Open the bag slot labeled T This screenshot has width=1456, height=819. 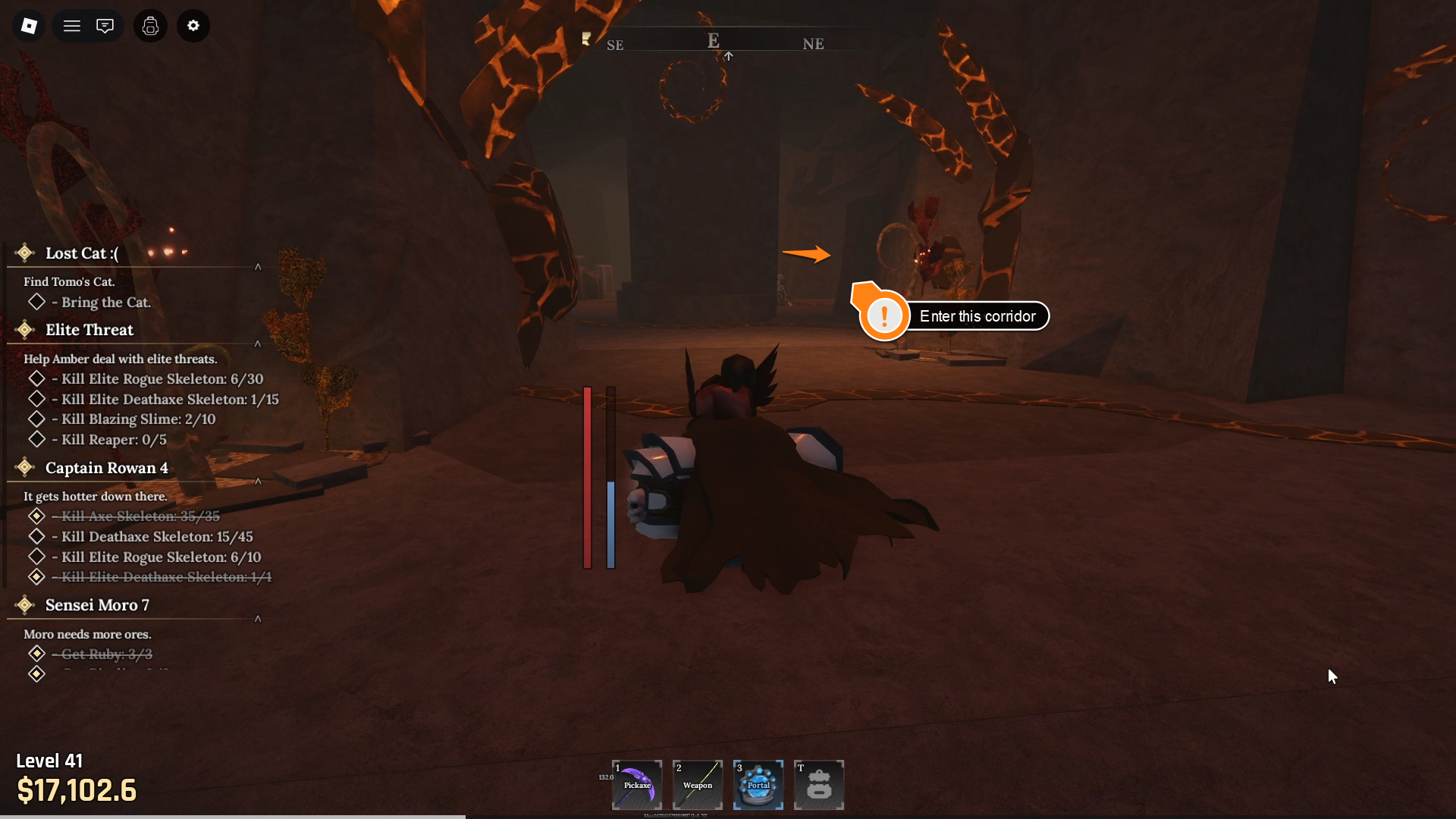click(x=819, y=785)
